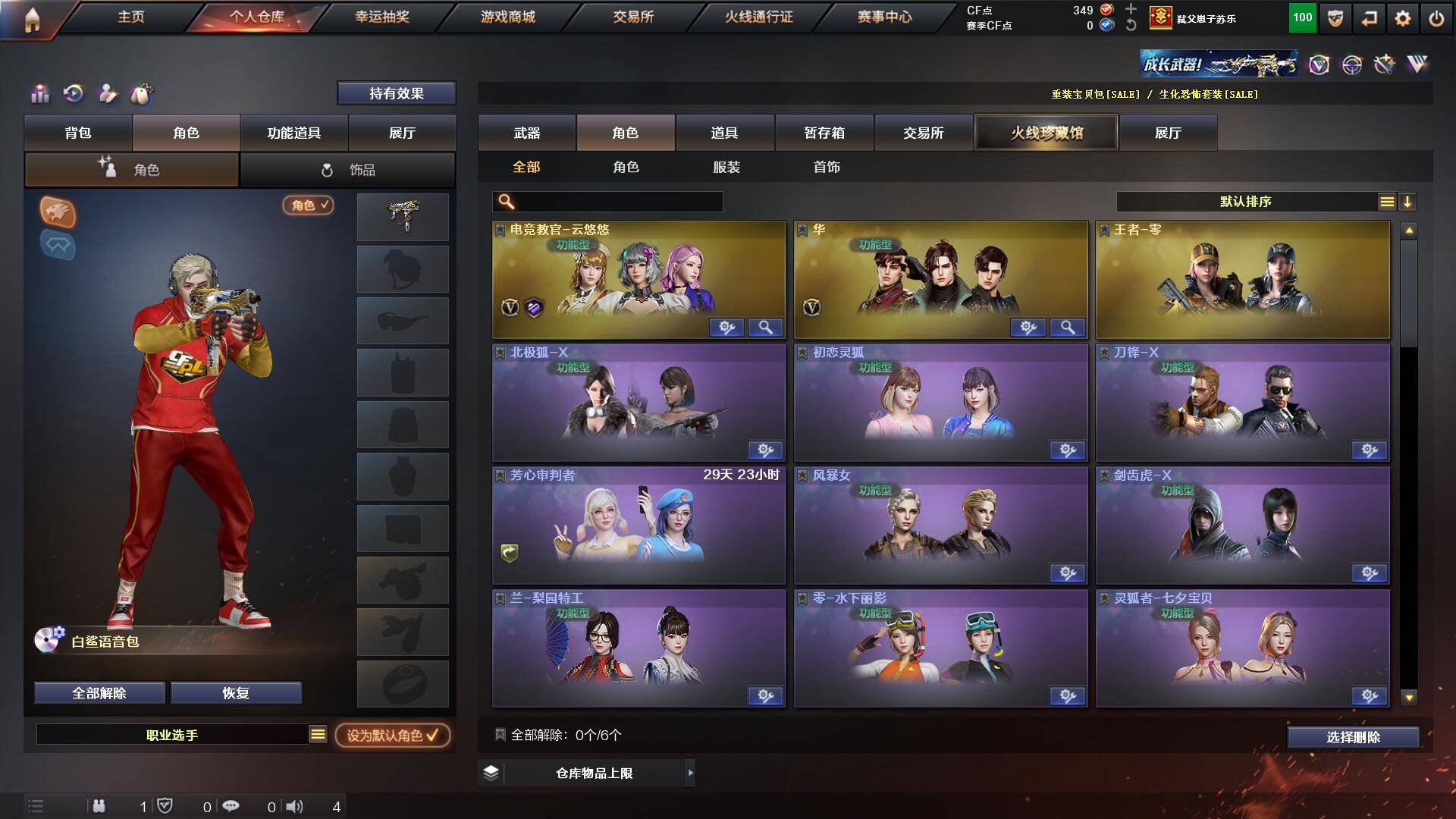Image resolution: width=1456 pixels, height=819 pixels.
Task: Toggle the sort direction arrow beside 默认排序
Action: point(1408,202)
